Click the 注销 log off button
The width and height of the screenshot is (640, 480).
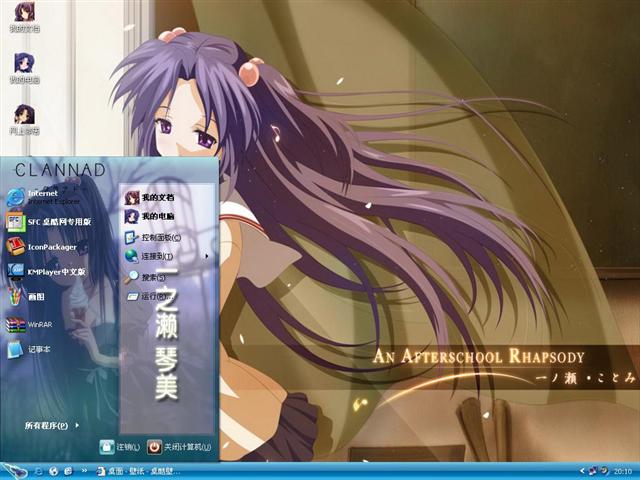[118, 446]
